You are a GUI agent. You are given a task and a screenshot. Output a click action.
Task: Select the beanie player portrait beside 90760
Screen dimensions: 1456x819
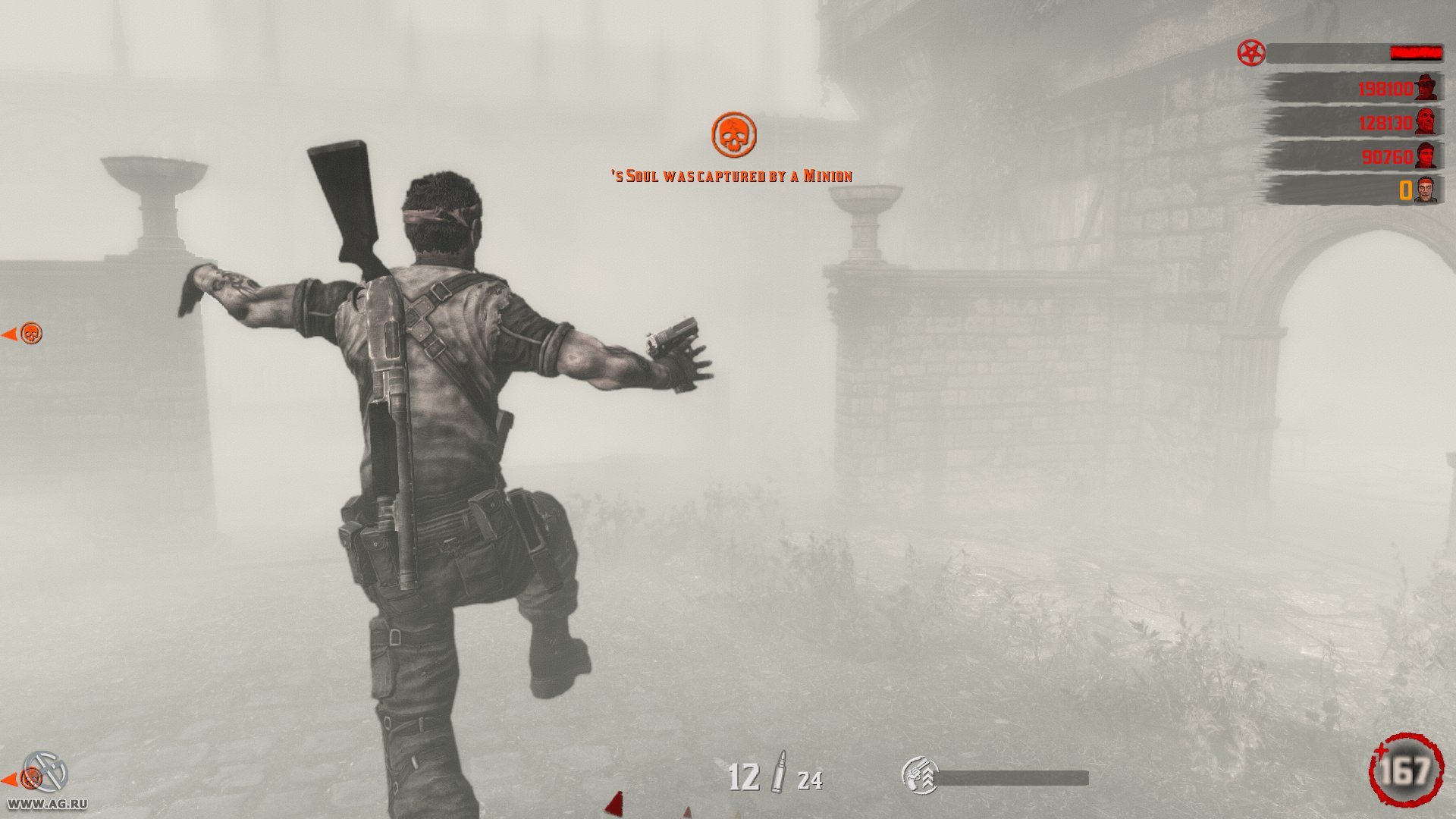[1425, 156]
